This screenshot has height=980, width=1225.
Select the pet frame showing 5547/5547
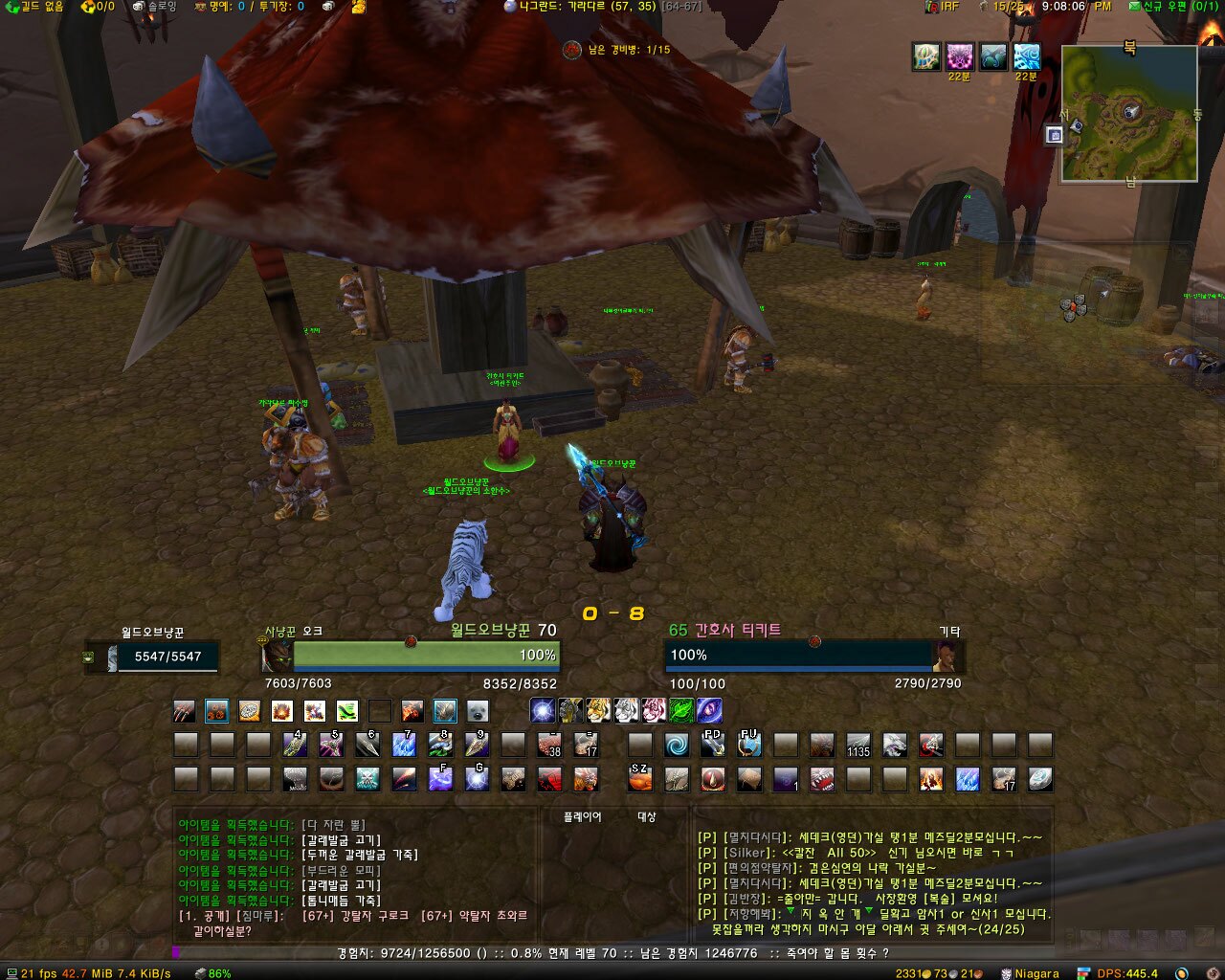coord(153,657)
